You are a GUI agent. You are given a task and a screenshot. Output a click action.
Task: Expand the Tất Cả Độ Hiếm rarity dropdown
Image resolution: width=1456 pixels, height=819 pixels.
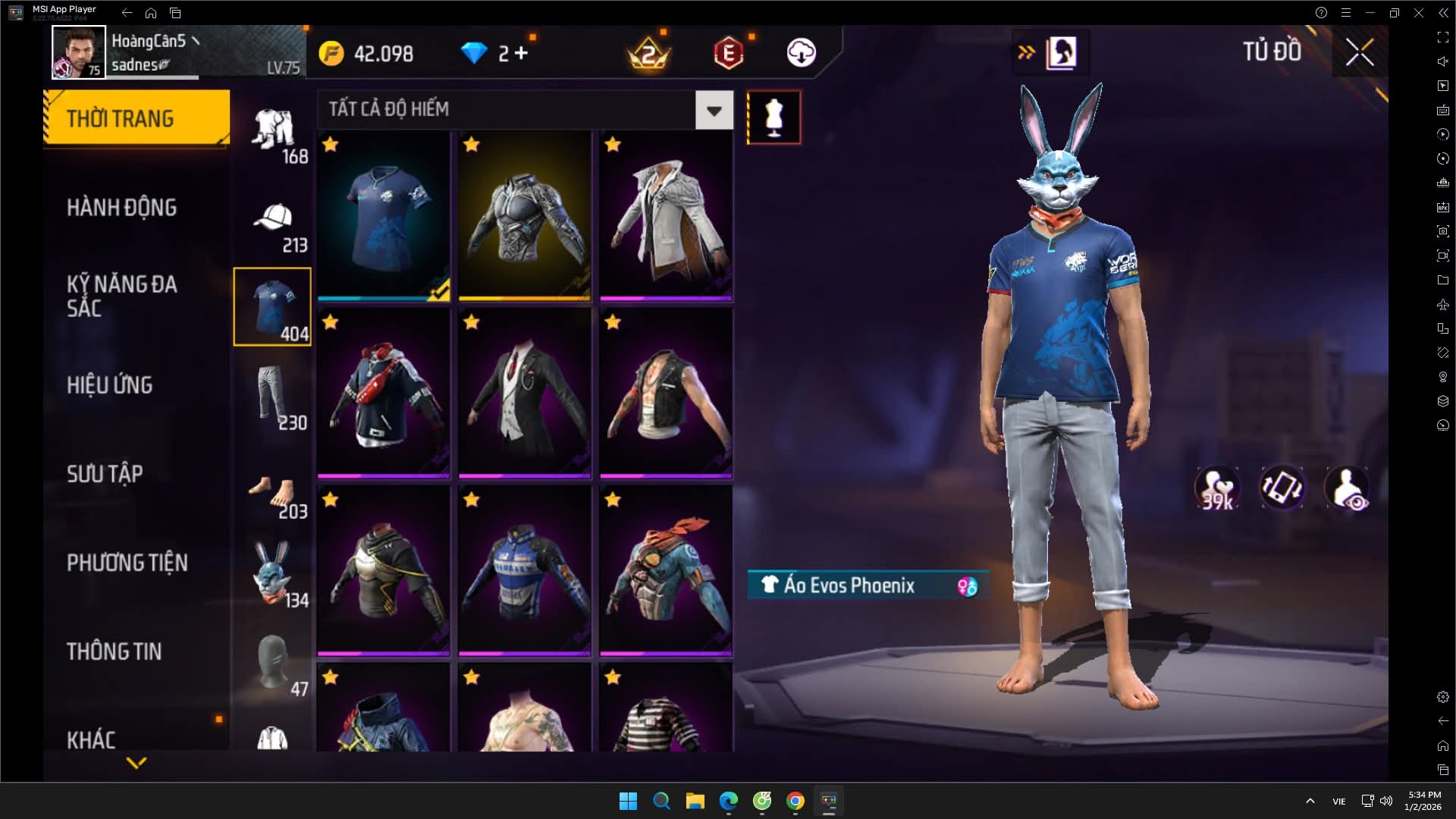click(x=714, y=111)
